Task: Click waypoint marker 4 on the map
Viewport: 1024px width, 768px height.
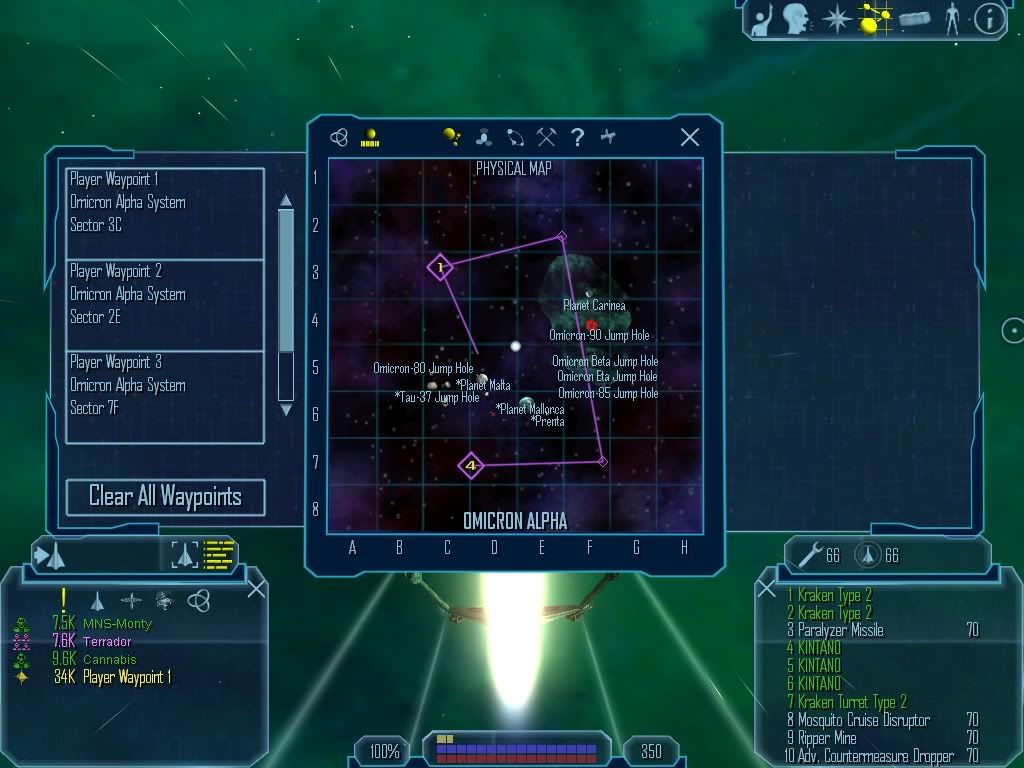Action: coord(471,465)
